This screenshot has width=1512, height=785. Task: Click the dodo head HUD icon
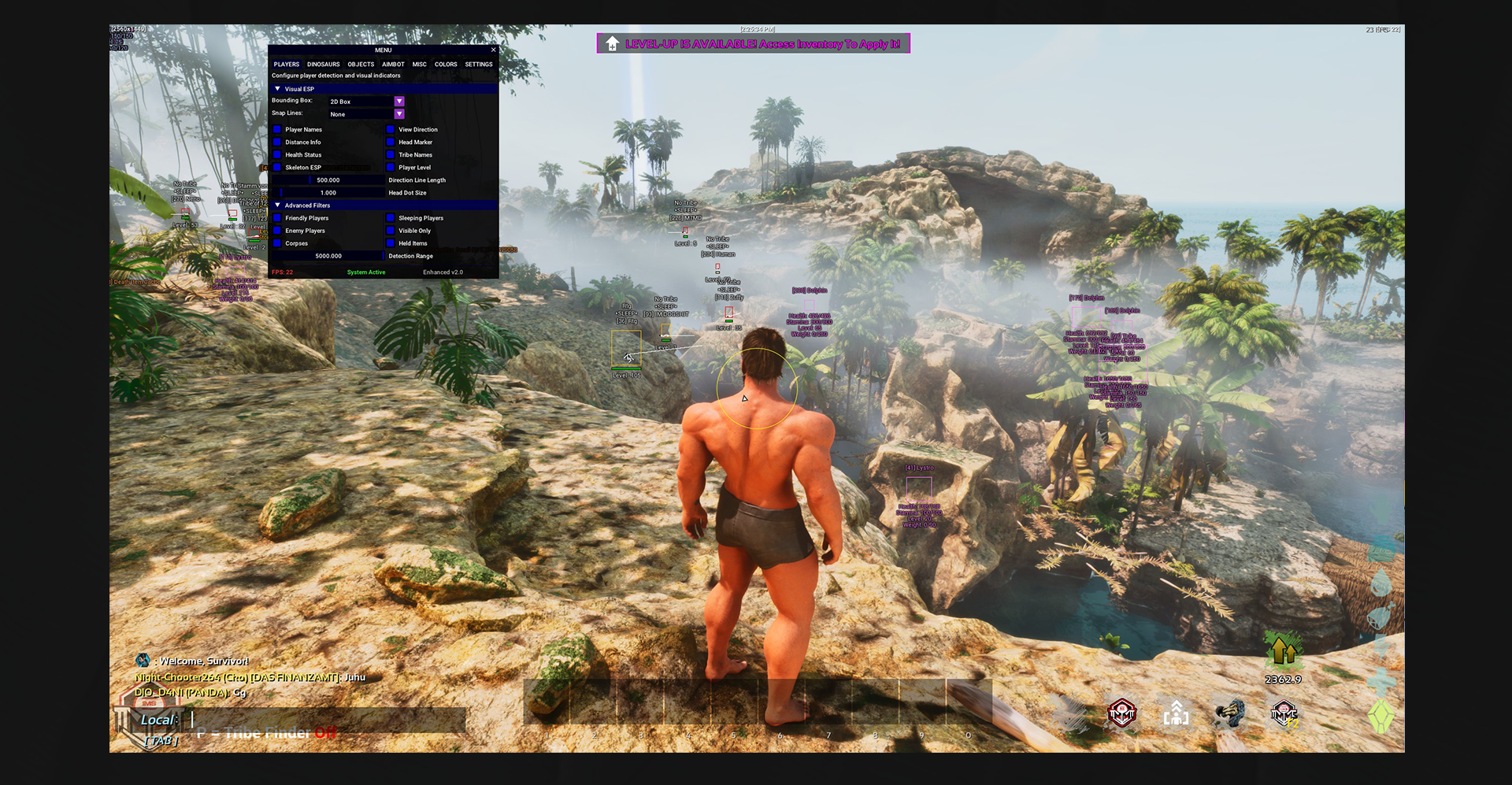1228,714
